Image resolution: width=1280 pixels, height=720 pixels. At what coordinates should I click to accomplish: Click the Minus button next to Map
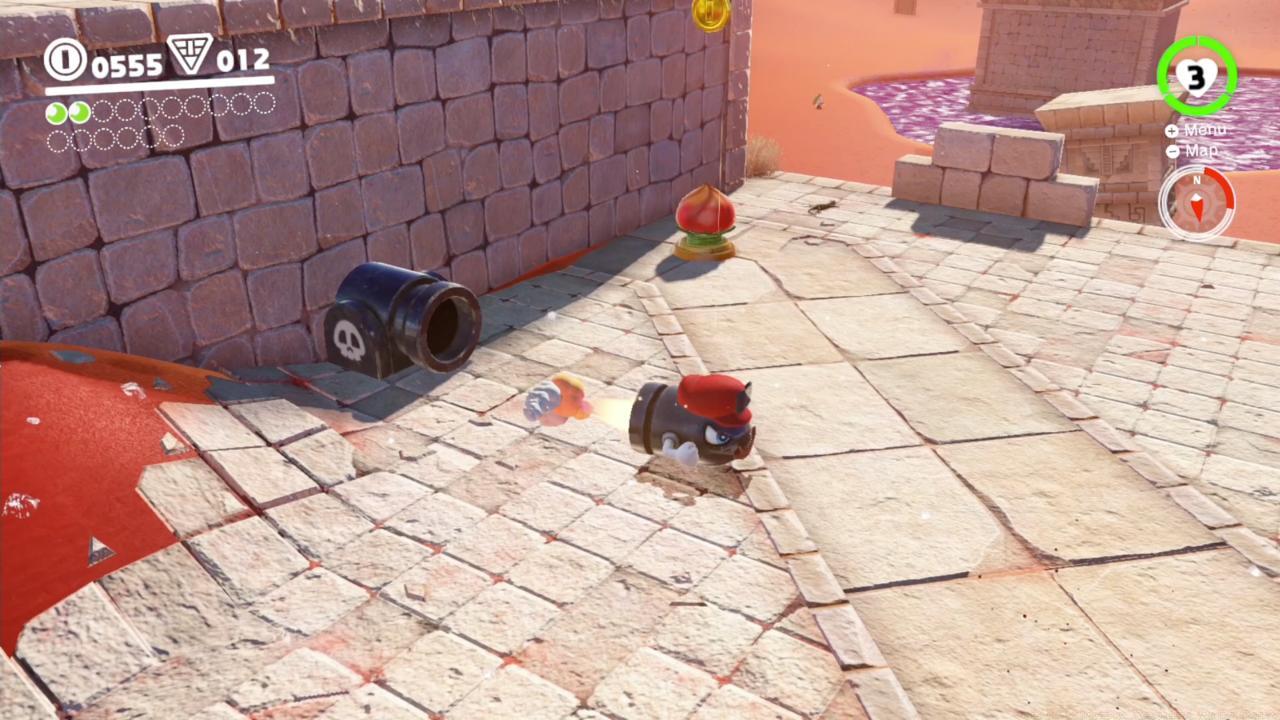click(1172, 151)
